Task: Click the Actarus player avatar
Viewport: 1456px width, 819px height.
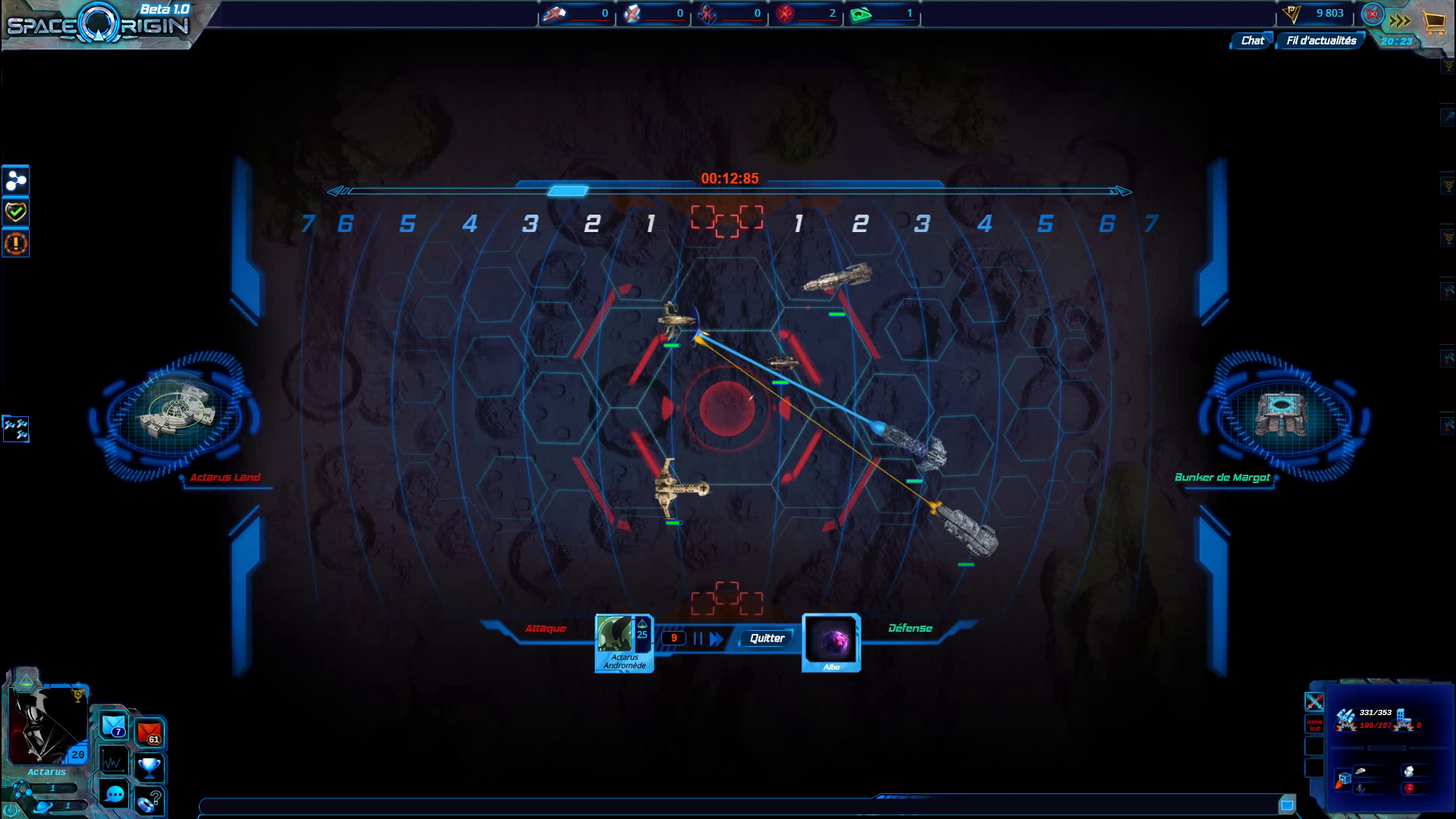Action: tap(45, 726)
